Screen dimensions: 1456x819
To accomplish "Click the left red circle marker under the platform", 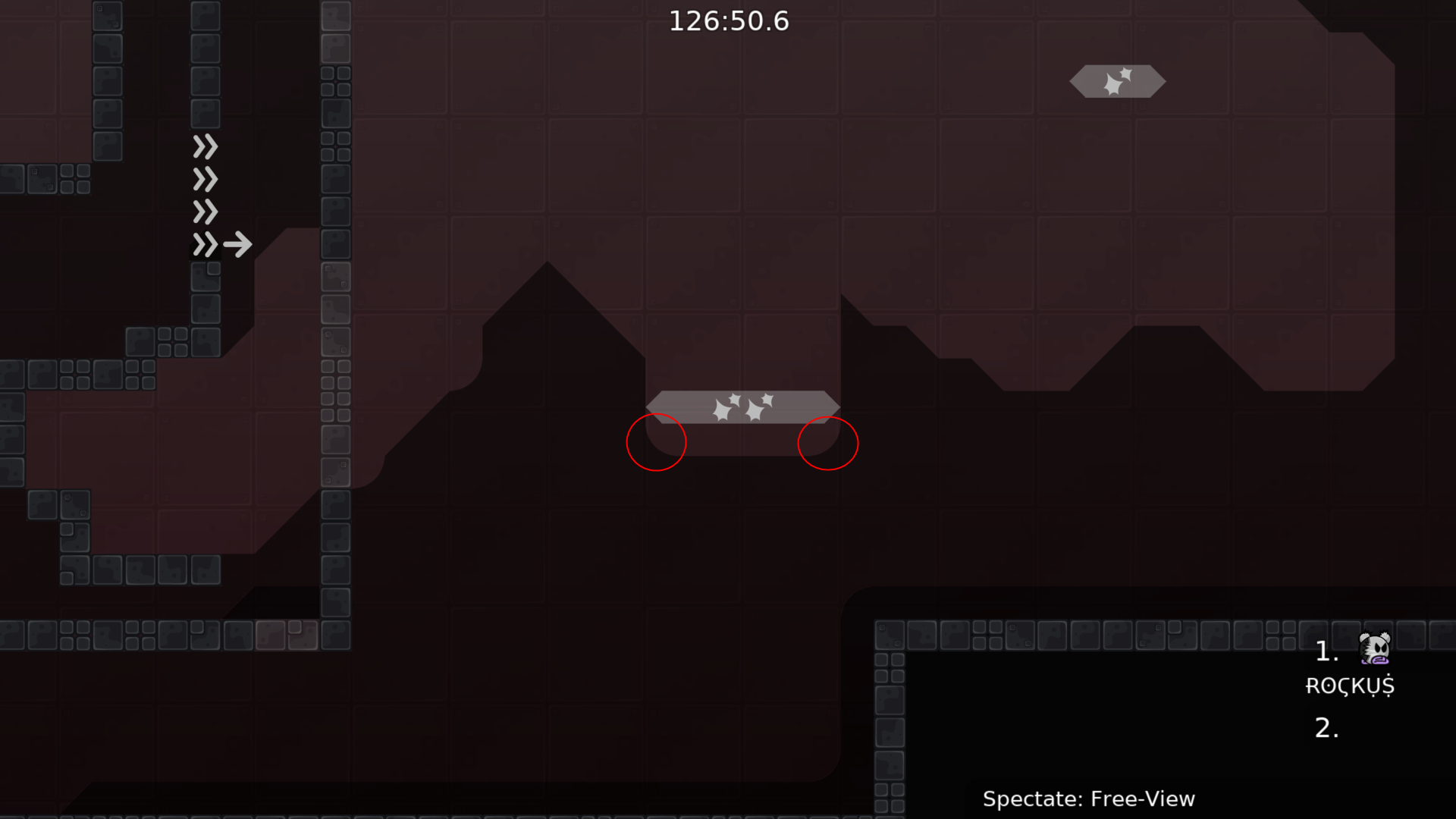I will click(x=656, y=442).
